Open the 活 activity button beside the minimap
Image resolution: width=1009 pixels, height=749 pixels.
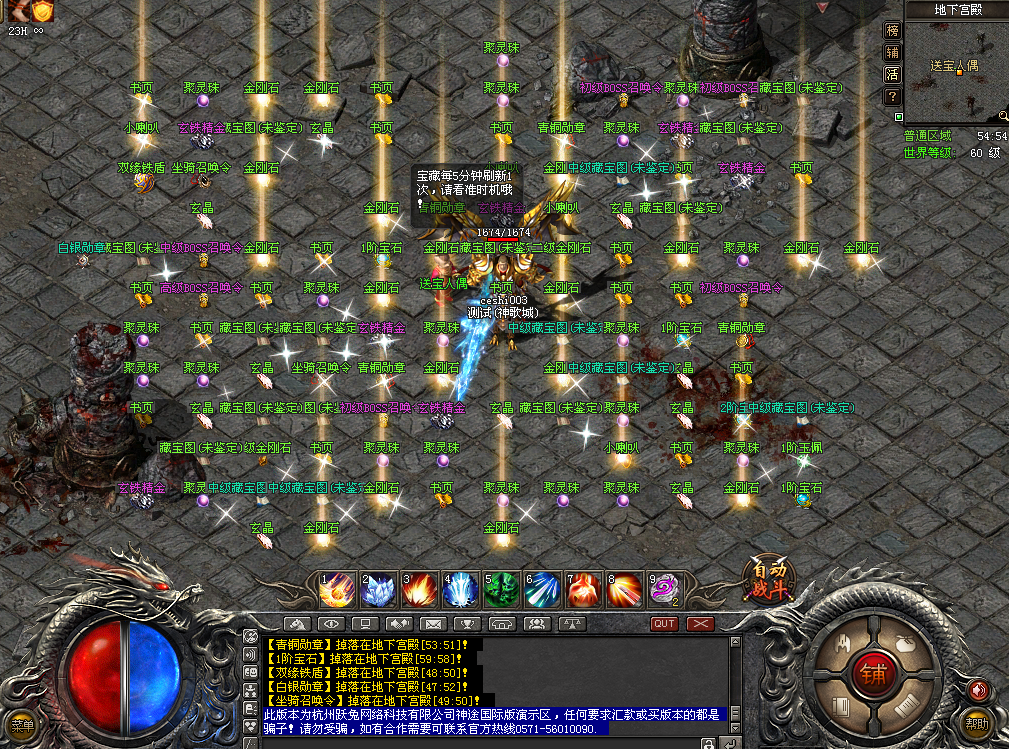coord(892,74)
